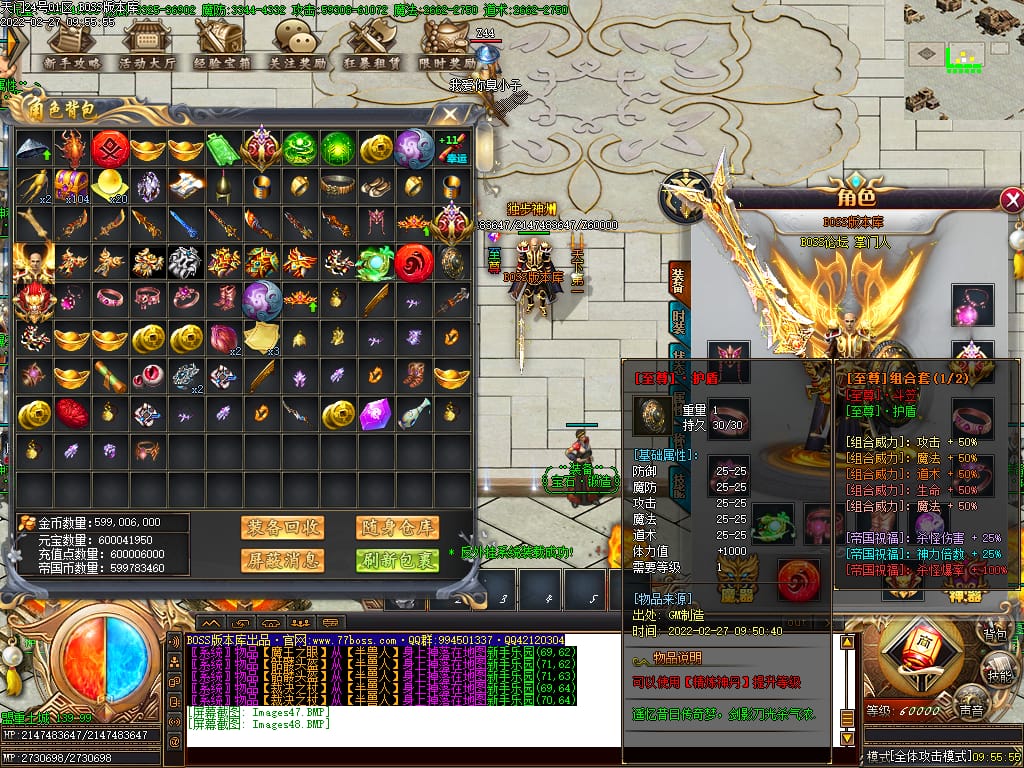
Task: Open the minimap
Action: (962, 60)
